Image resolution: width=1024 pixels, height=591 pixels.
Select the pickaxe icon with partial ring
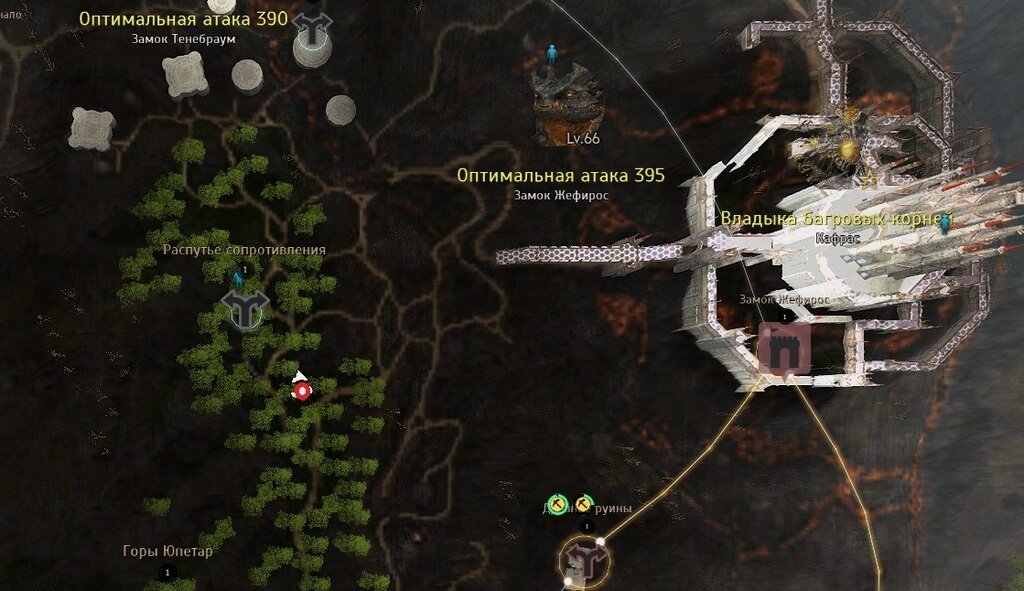(x=583, y=503)
